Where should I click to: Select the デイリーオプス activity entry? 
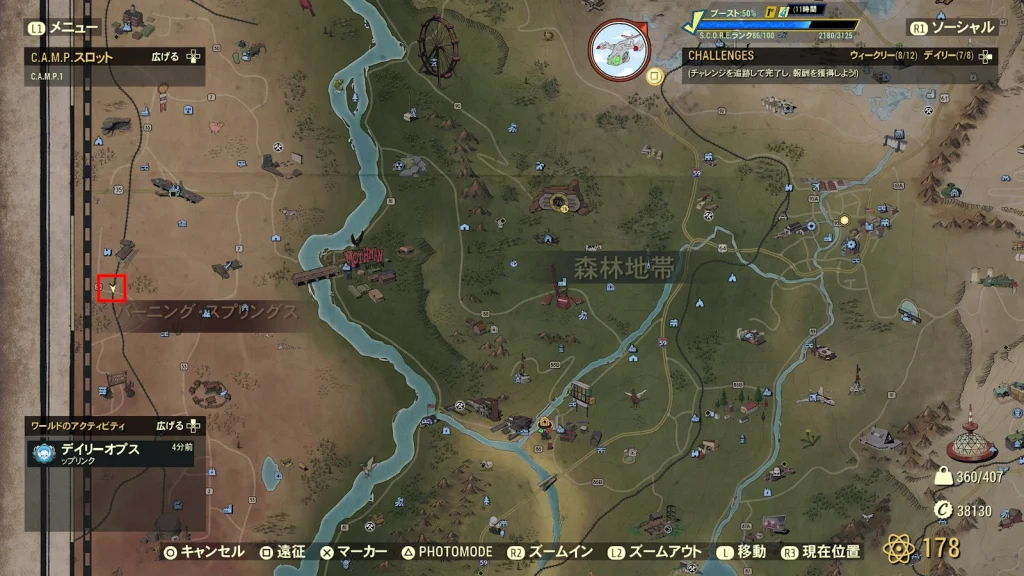pos(100,449)
